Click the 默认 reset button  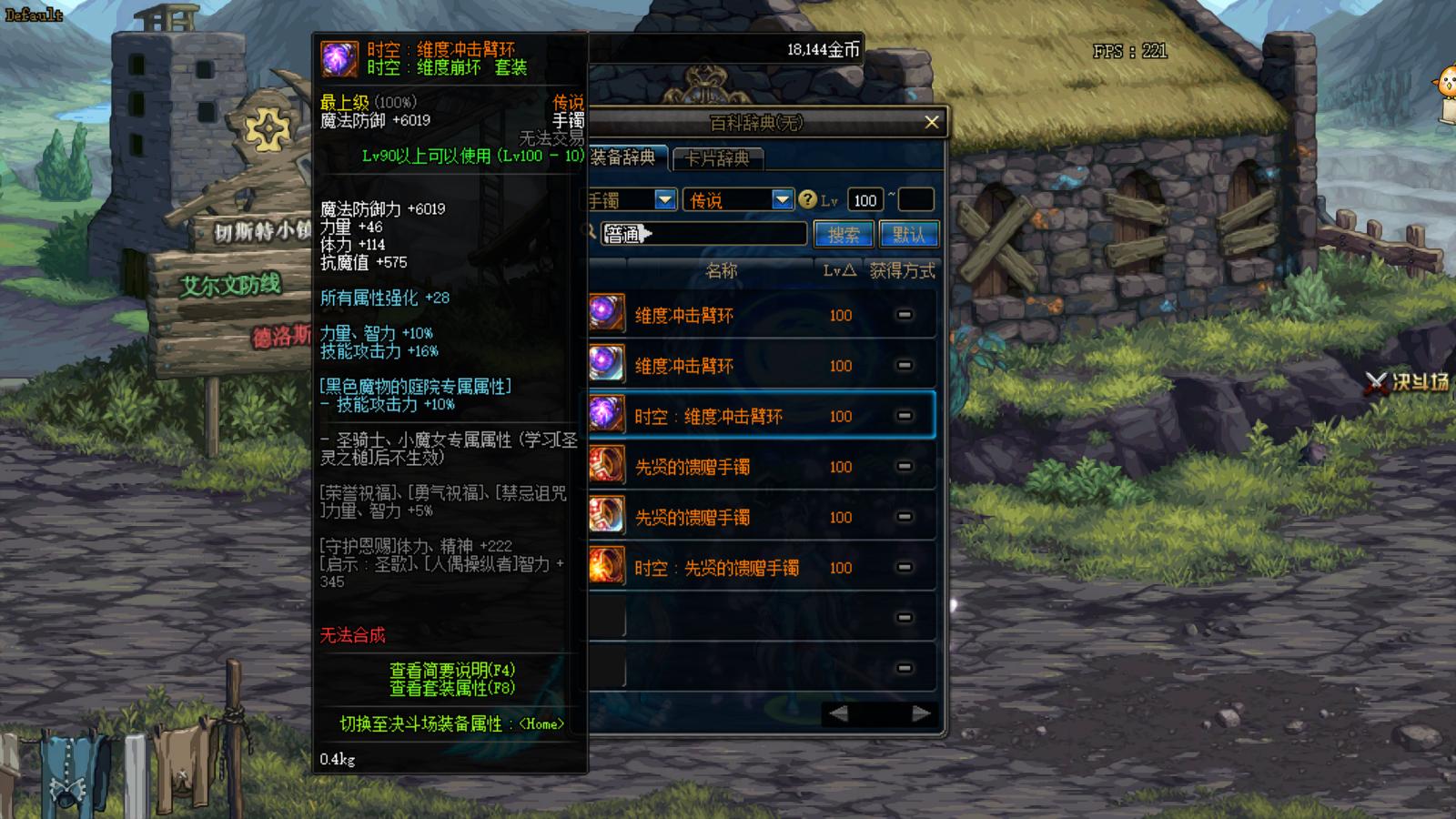click(908, 234)
